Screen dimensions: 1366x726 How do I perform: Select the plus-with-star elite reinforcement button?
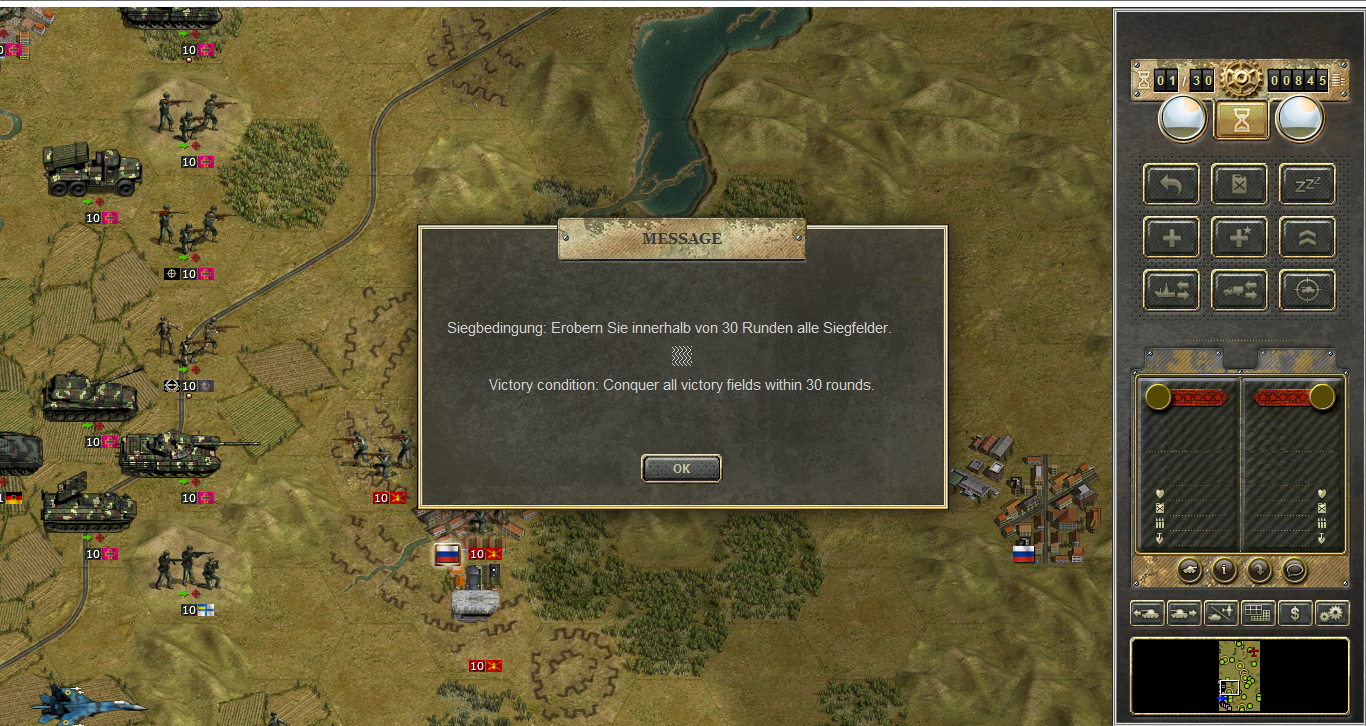click(x=1239, y=238)
